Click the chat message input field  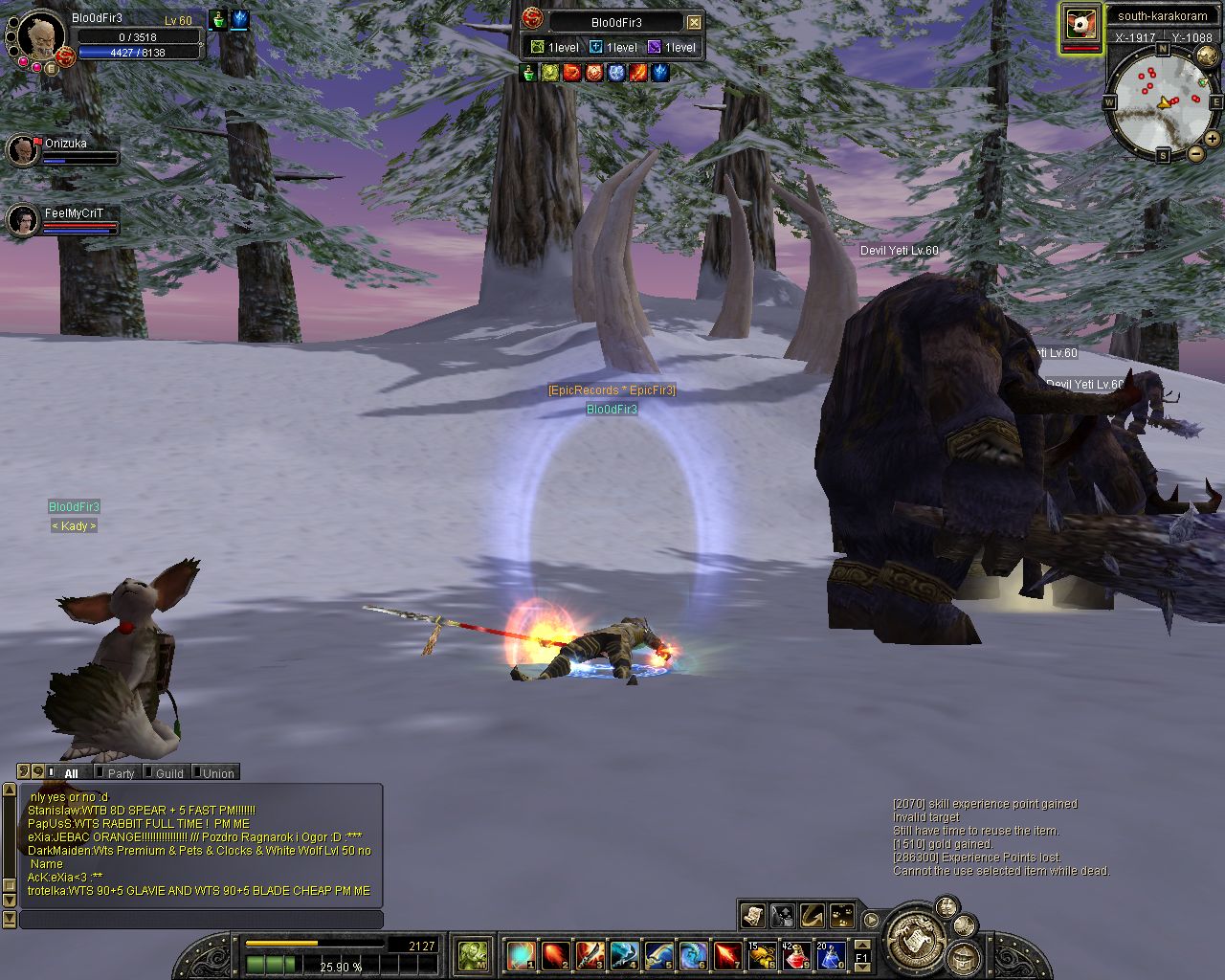(x=201, y=920)
